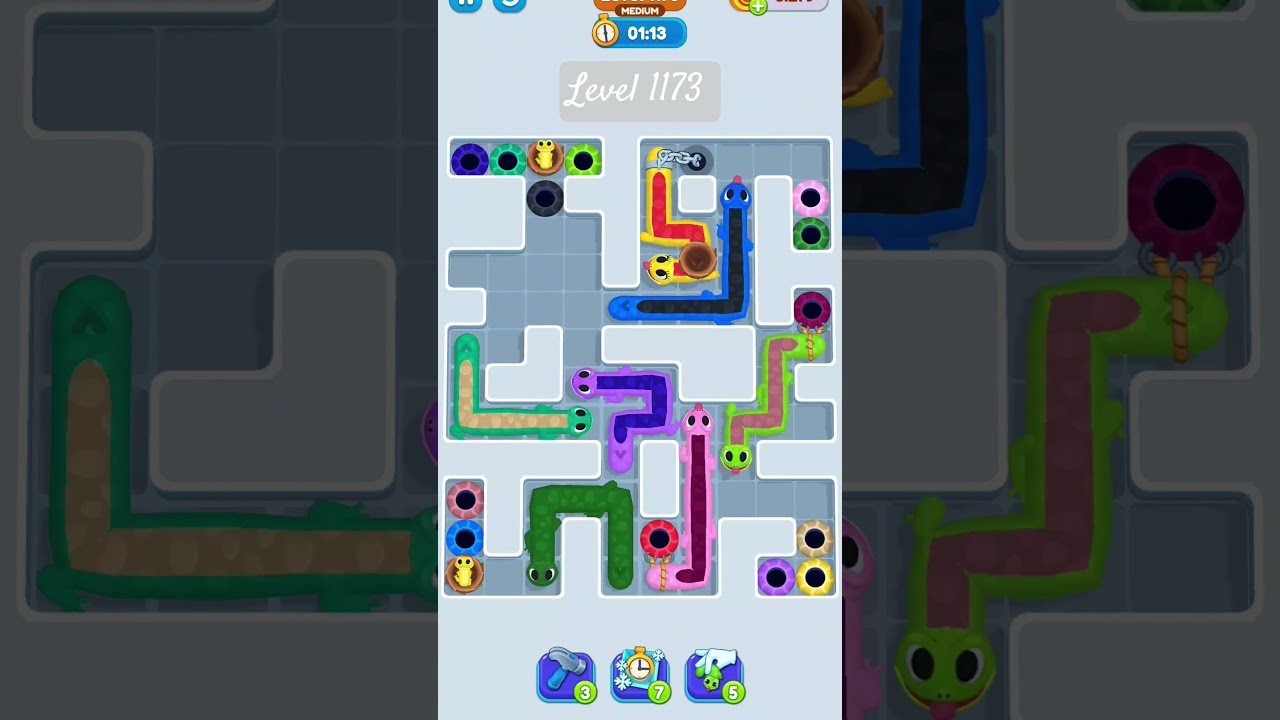
Task: Tap the coin balance display
Action: [778, 5]
